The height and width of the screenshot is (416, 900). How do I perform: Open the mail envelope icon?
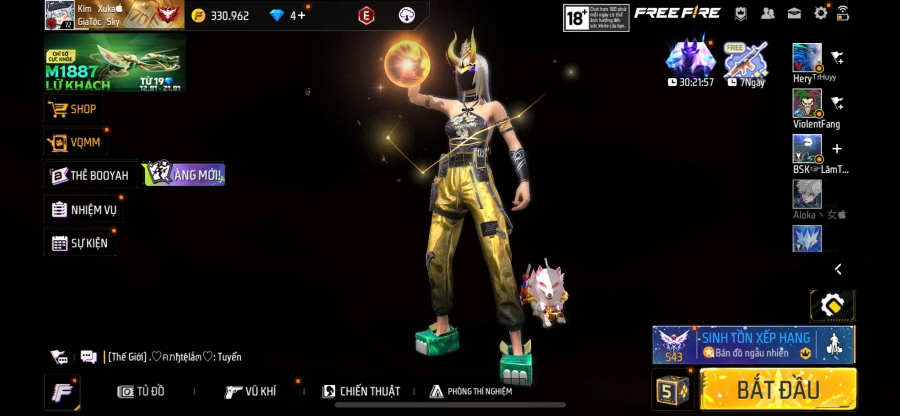coord(794,13)
